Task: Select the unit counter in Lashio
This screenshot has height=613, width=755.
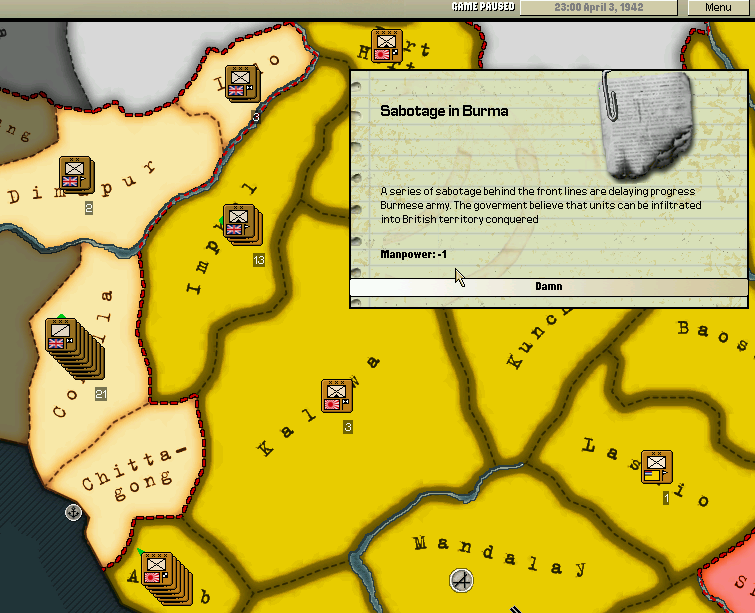Action: (656, 467)
